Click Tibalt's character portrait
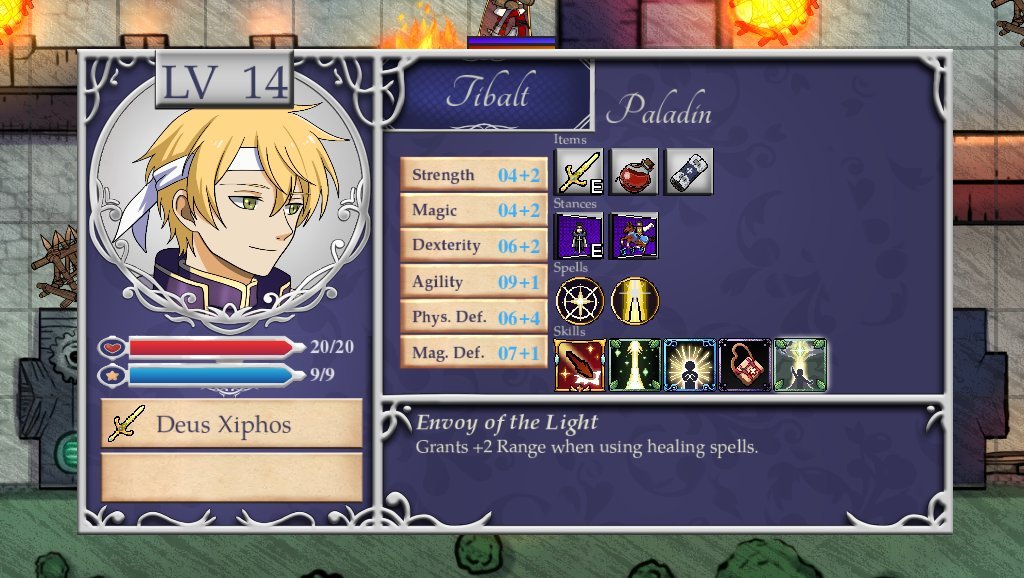This screenshot has width=1024, height=578. 229,202
